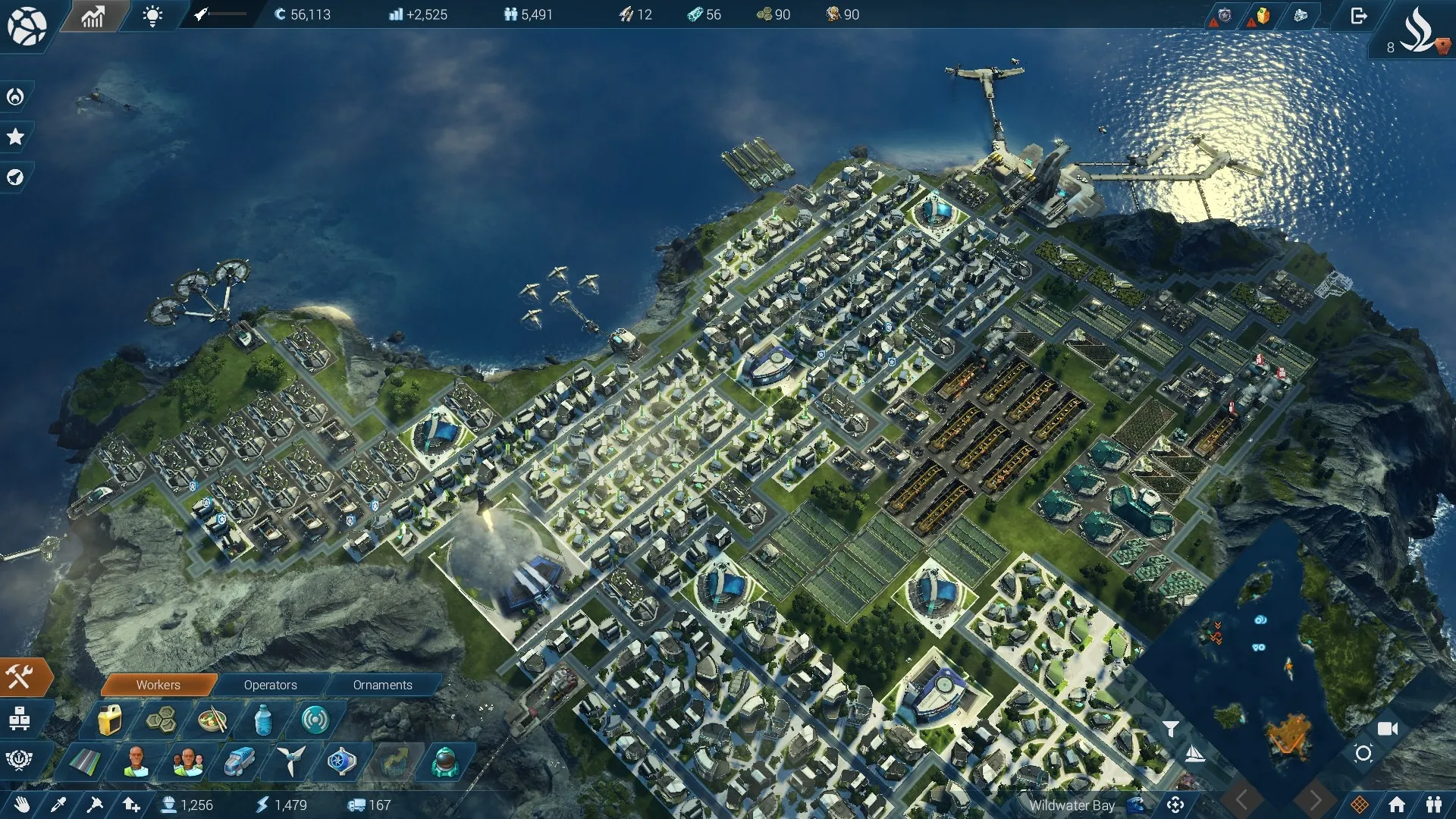The height and width of the screenshot is (819, 1456).
Task: Choose the yellow canister production building
Action: 110,720
